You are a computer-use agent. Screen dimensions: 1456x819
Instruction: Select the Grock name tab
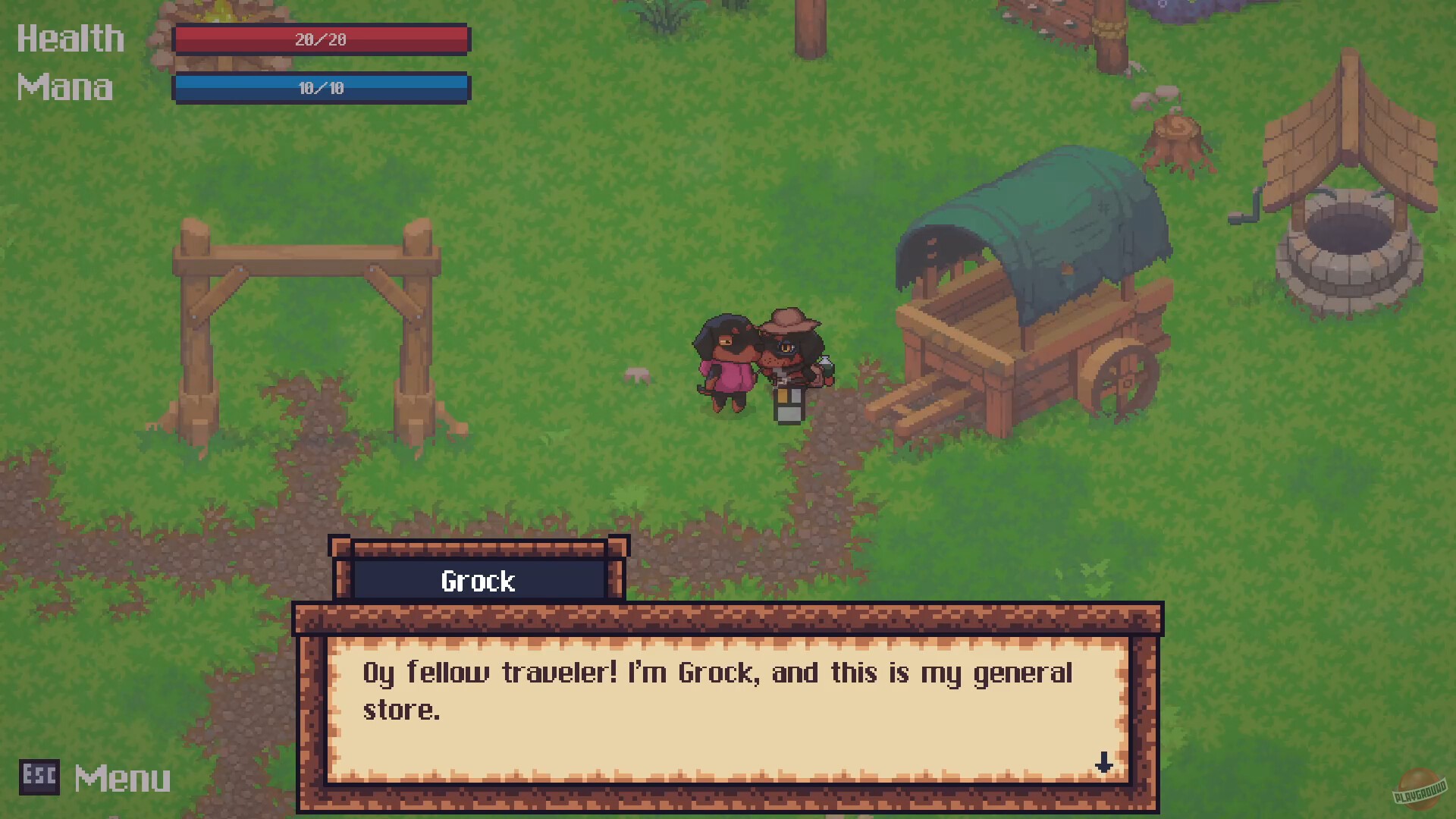click(x=478, y=581)
